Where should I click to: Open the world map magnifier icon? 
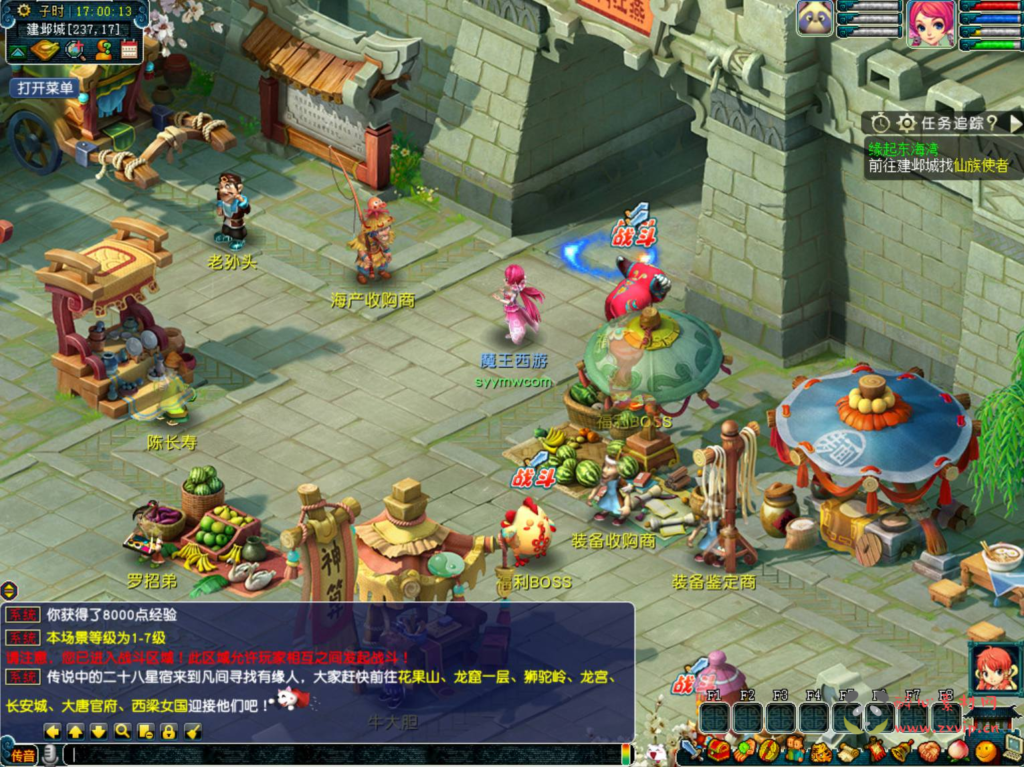[x=74, y=50]
